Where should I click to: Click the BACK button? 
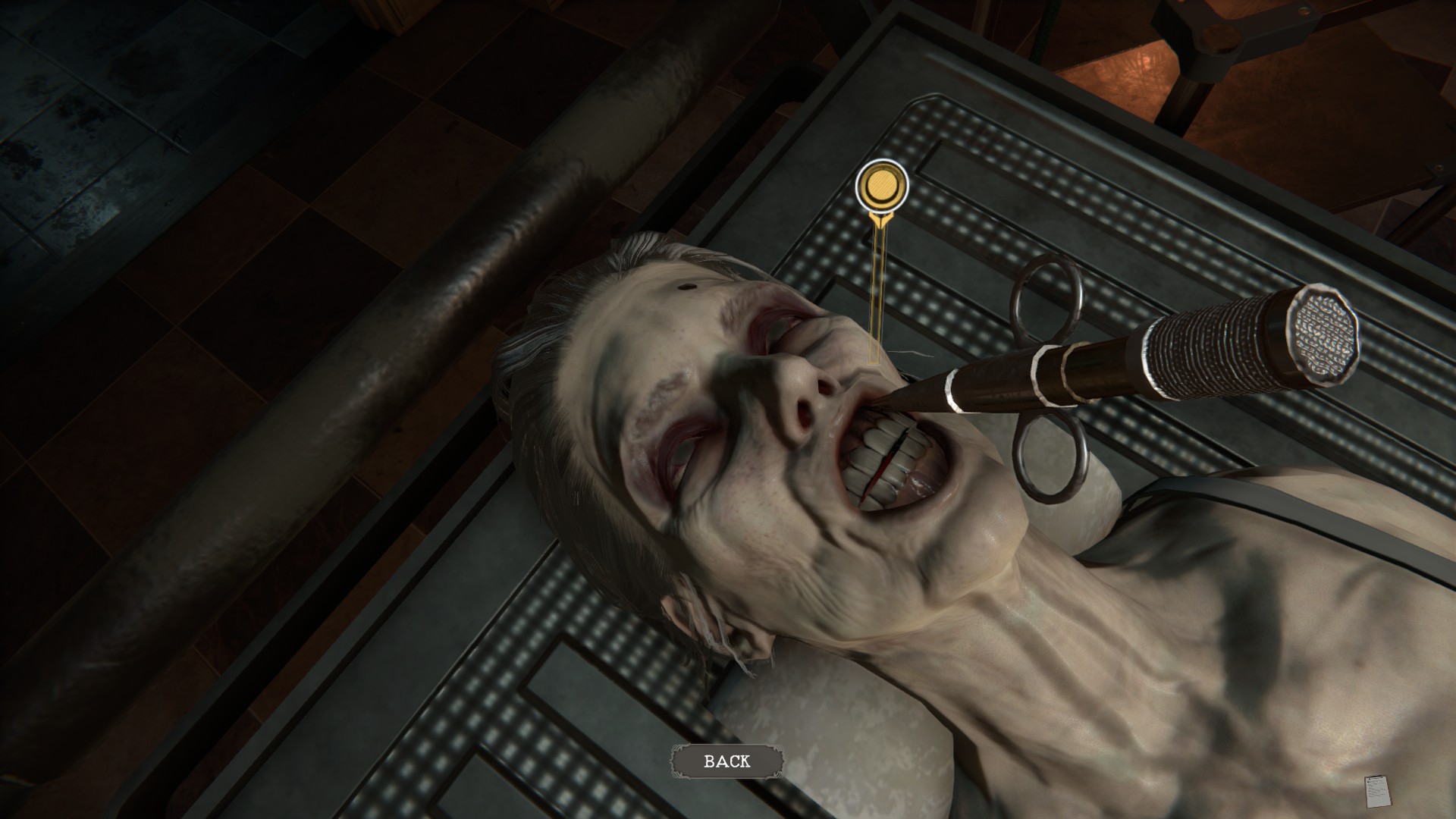[726, 761]
